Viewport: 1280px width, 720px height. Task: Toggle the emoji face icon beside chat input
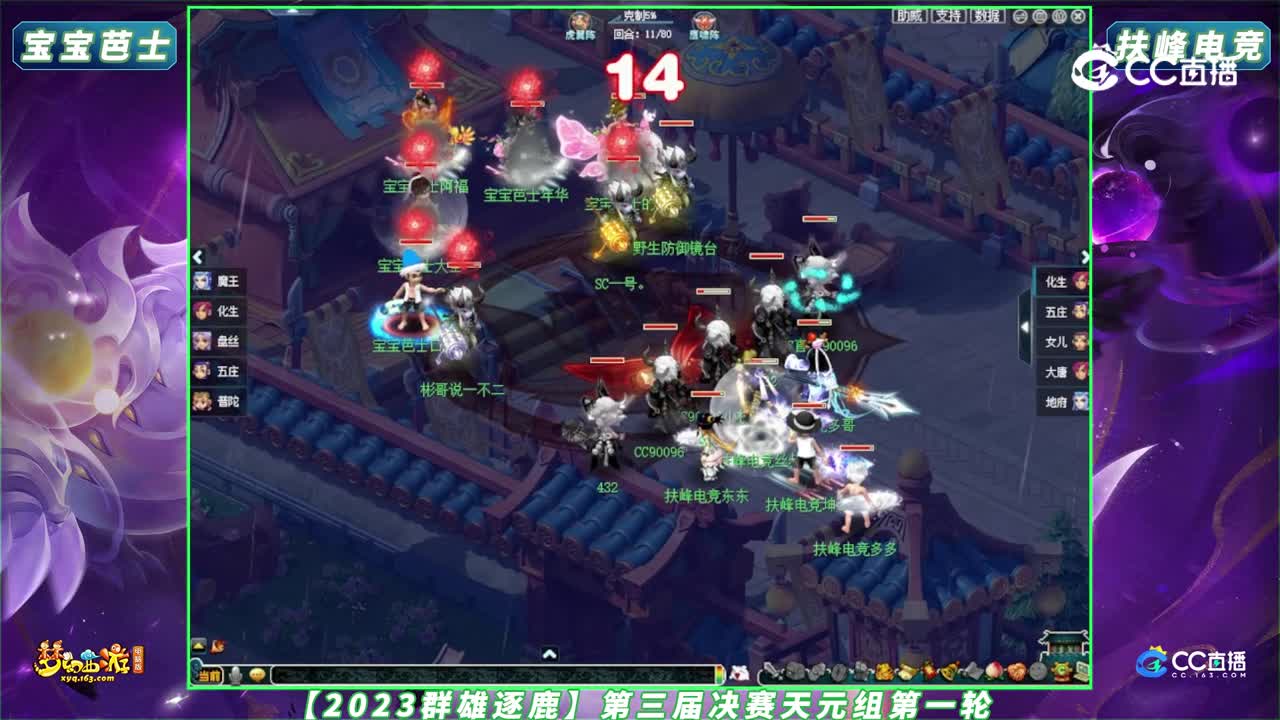click(257, 674)
